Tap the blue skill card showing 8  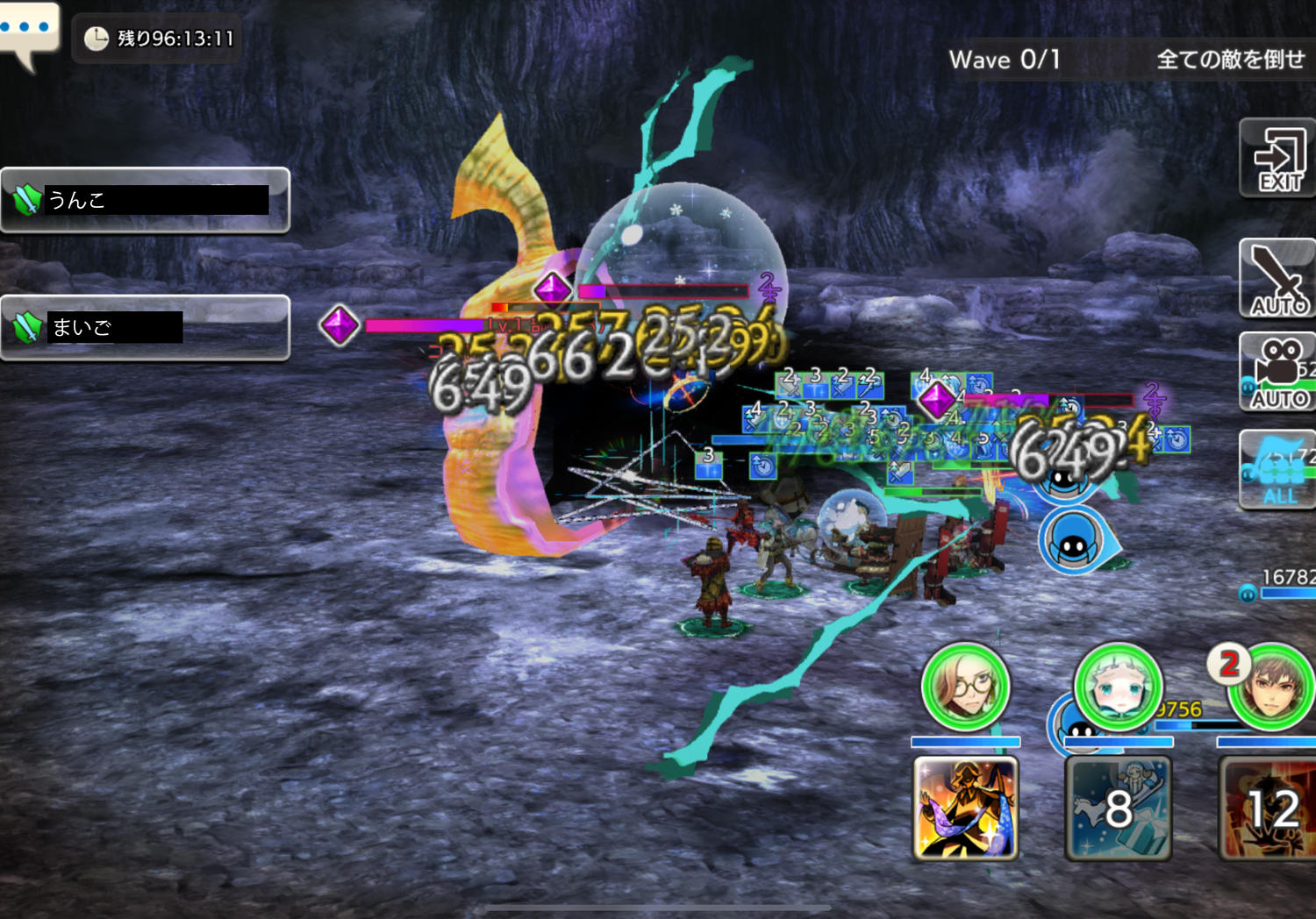coord(1118,808)
